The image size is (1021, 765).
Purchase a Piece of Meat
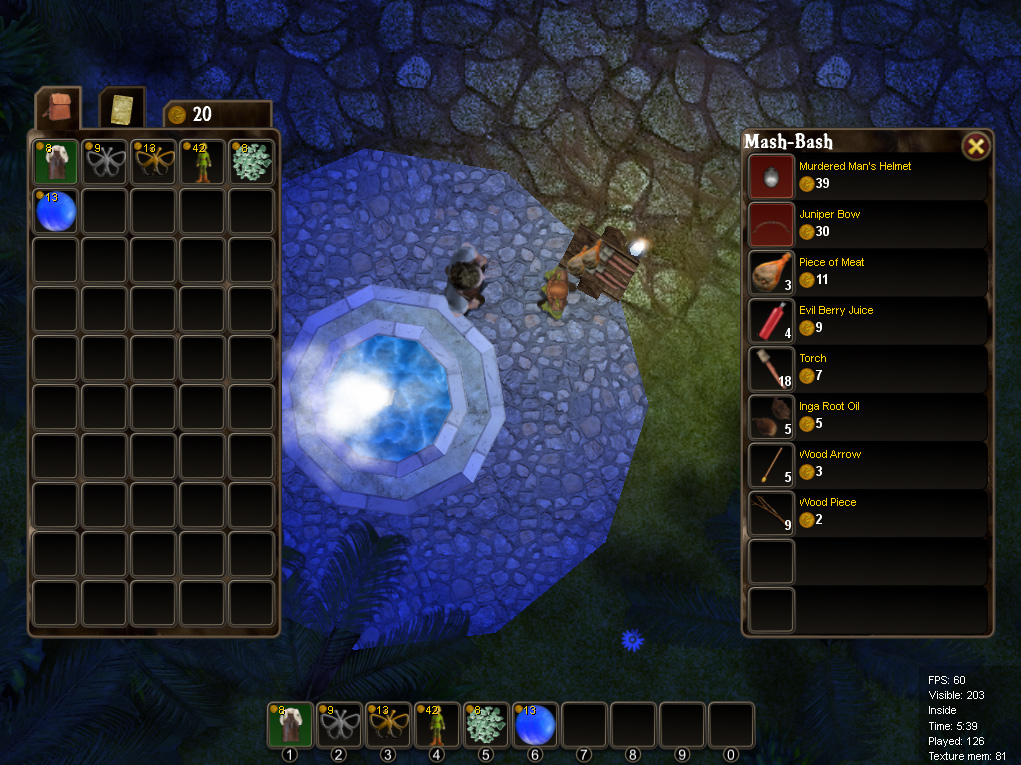pyautogui.click(x=771, y=272)
